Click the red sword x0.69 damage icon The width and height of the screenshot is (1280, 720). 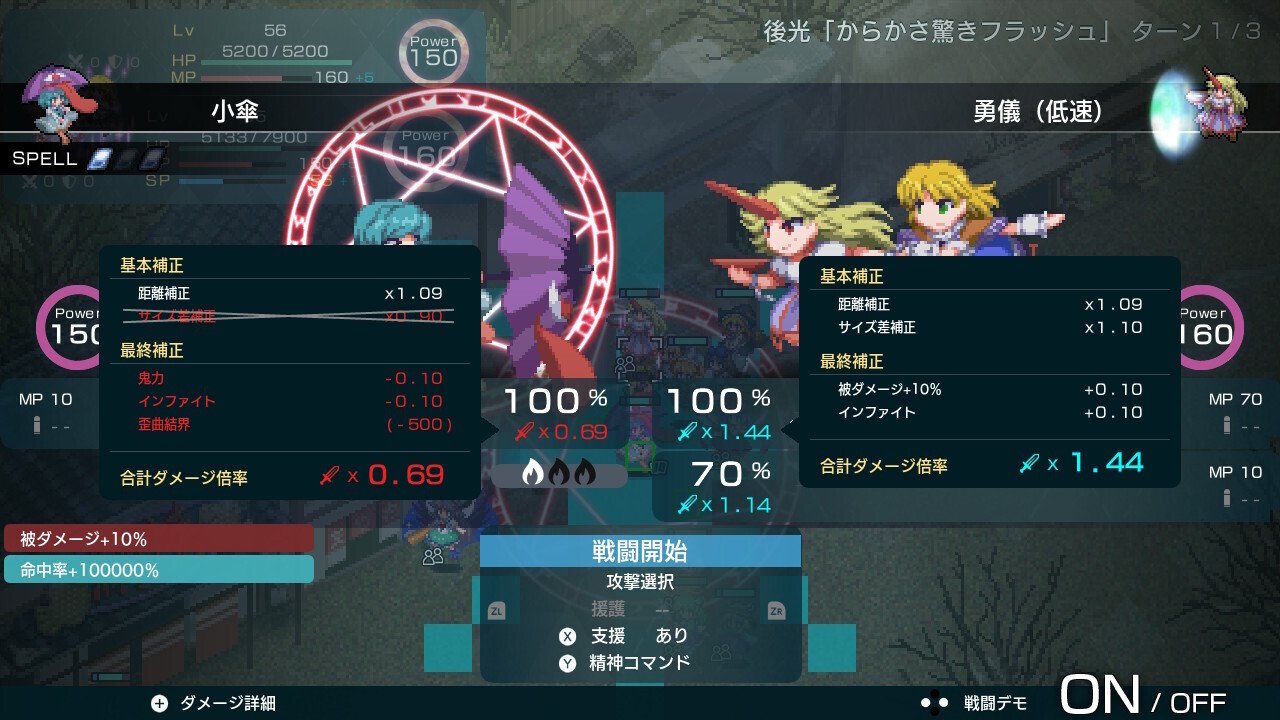coord(525,430)
